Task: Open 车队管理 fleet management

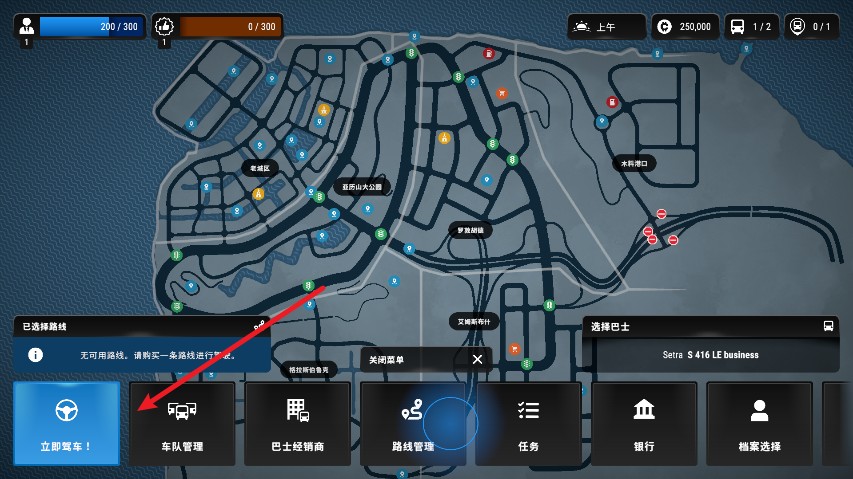Action: (x=182, y=423)
